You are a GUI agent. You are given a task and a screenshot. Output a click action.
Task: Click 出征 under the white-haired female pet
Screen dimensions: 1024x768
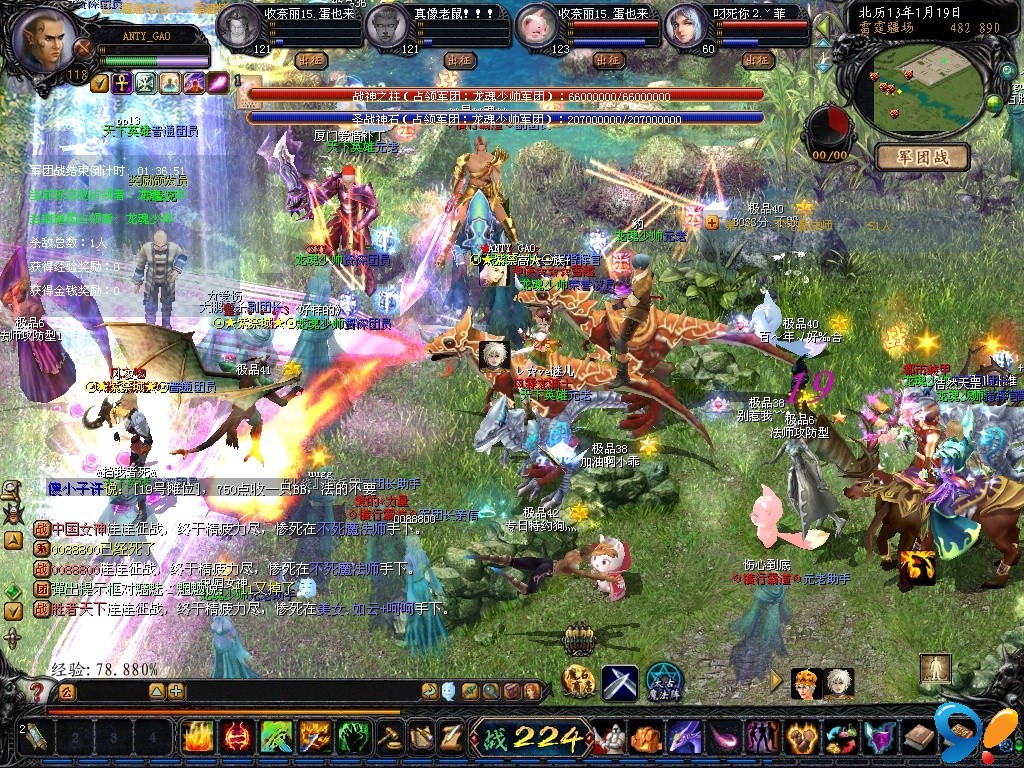pos(759,60)
